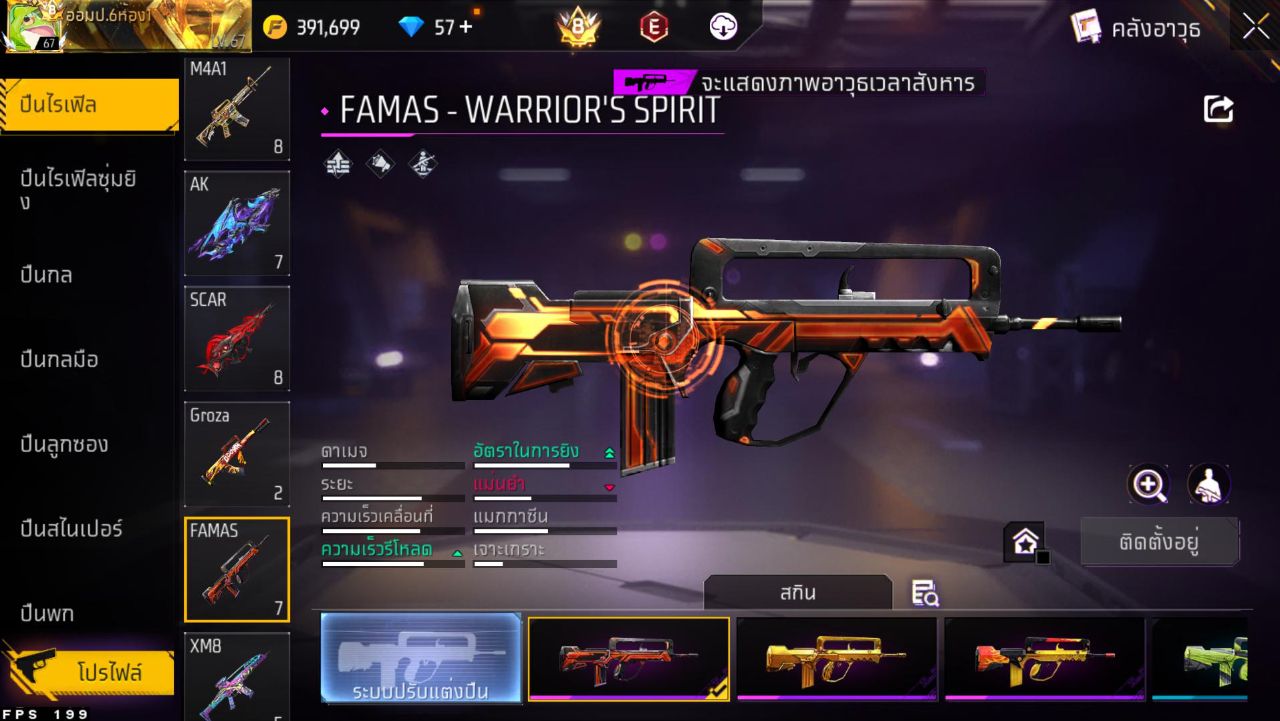Viewport: 1280px width, 721px height.
Task: Open the weapon share icon top right
Action: [x=1218, y=109]
